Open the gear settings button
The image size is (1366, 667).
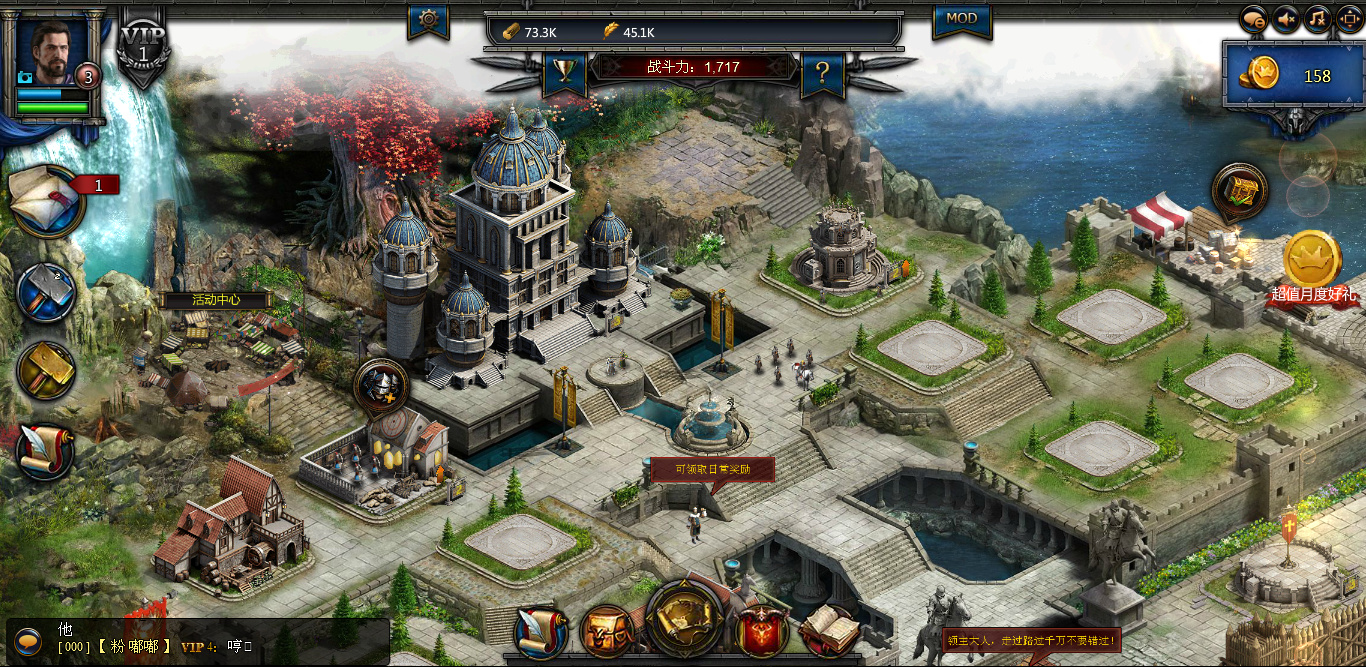[428, 19]
